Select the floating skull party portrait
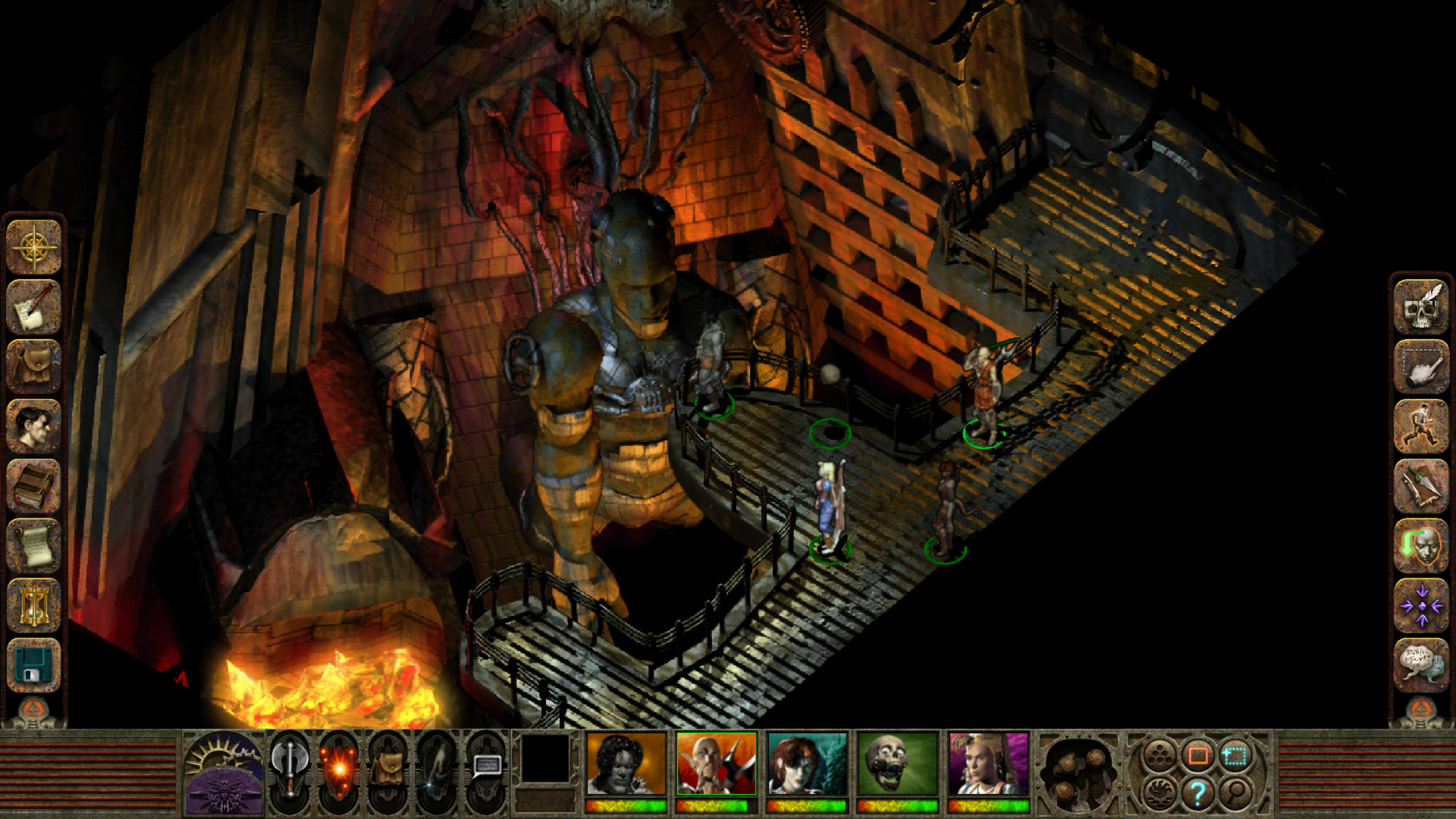The image size is (1456, 819). pos(897,764)
